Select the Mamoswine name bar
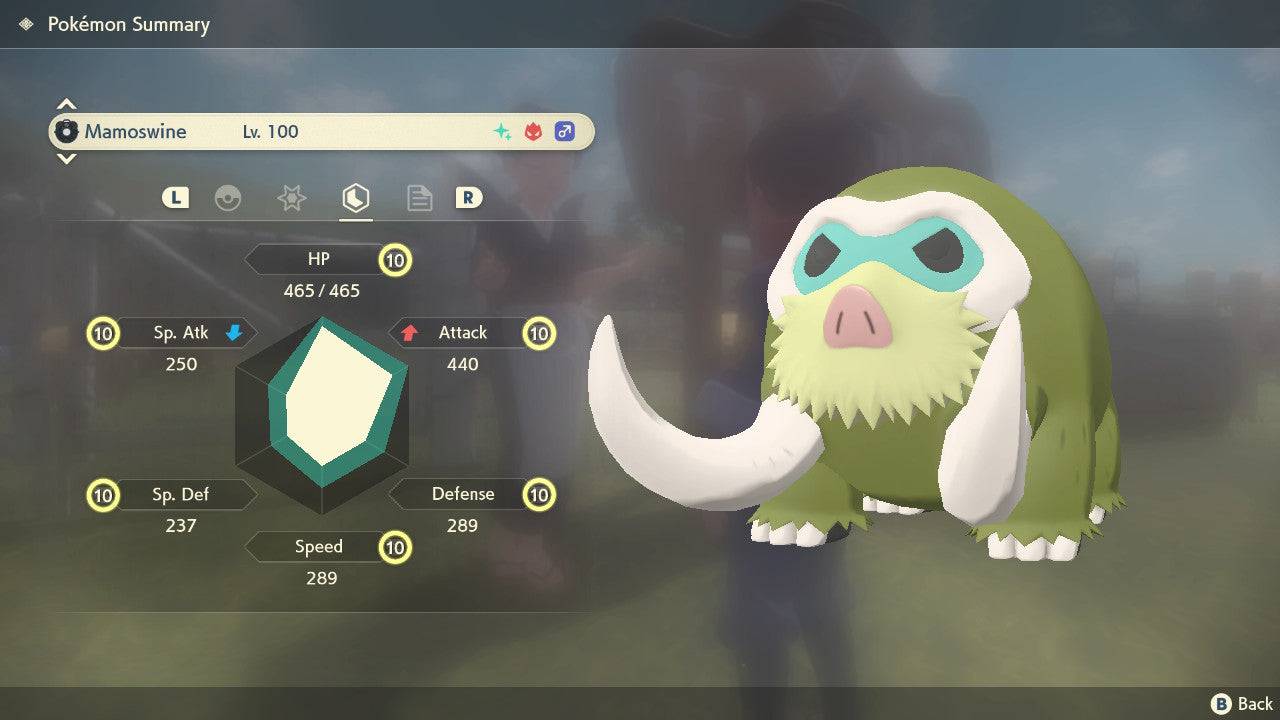The width and height of the screenshot is (1280, 720). (x=321, y=131)
